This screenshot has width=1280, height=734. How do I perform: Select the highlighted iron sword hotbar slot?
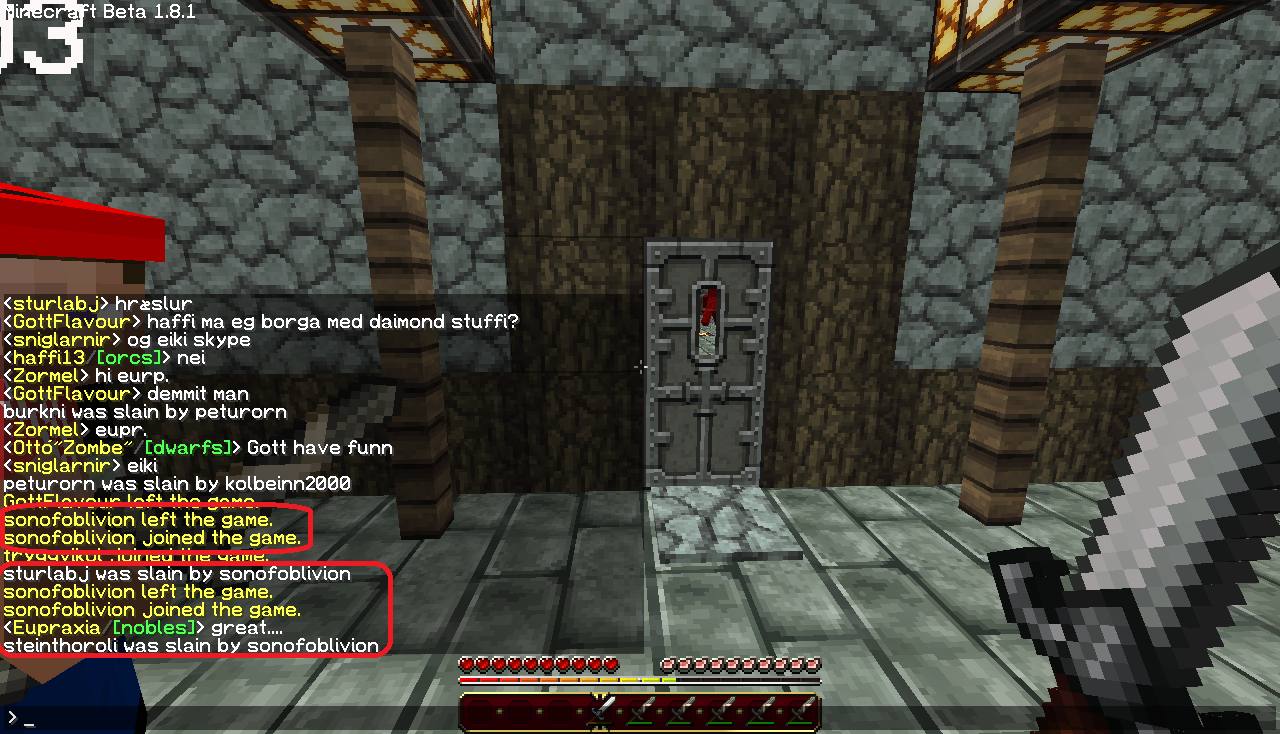click(x=600, y=711)
